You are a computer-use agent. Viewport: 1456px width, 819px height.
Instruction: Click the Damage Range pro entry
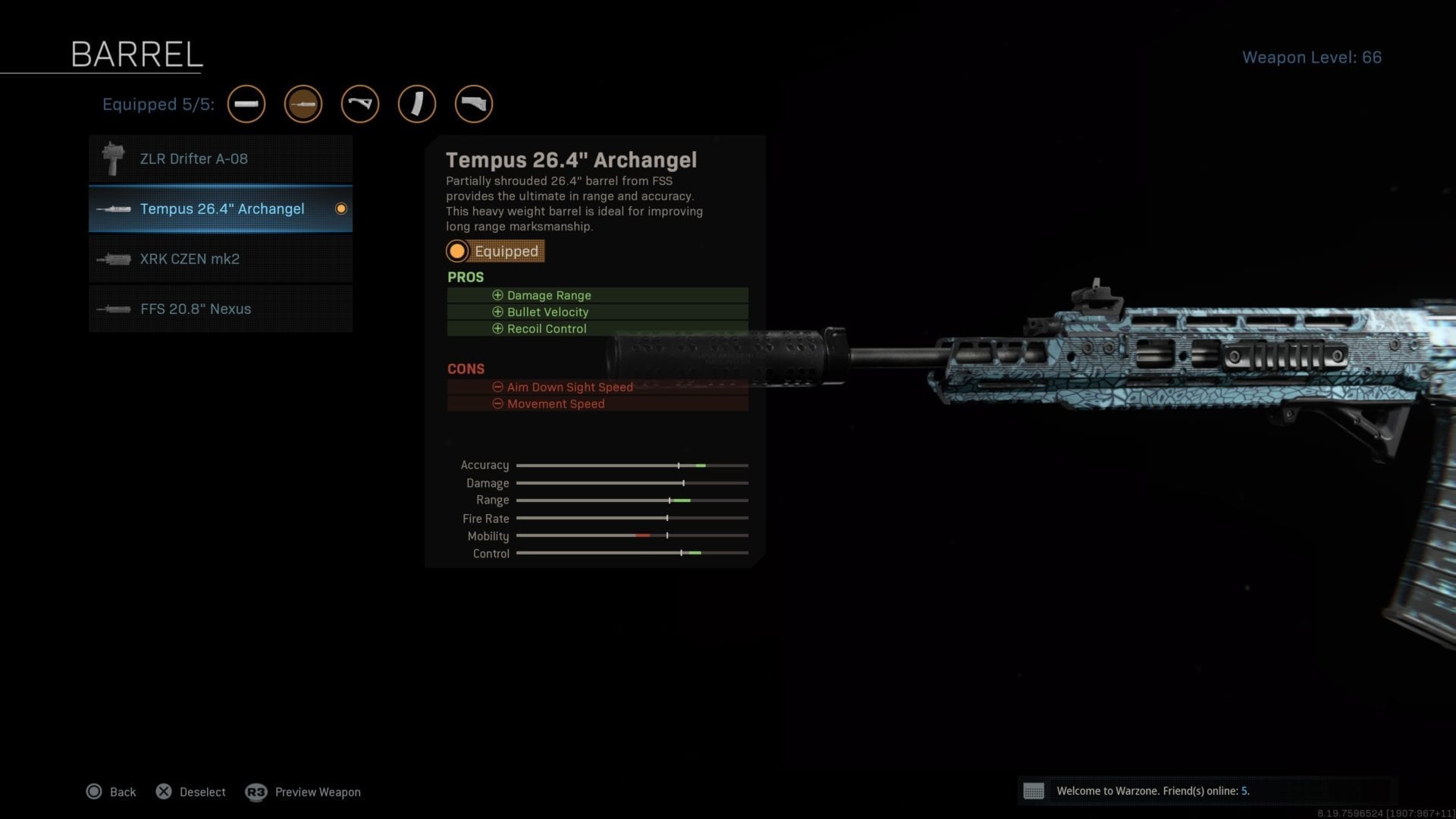pyautogui.click(x=548, y=295)
